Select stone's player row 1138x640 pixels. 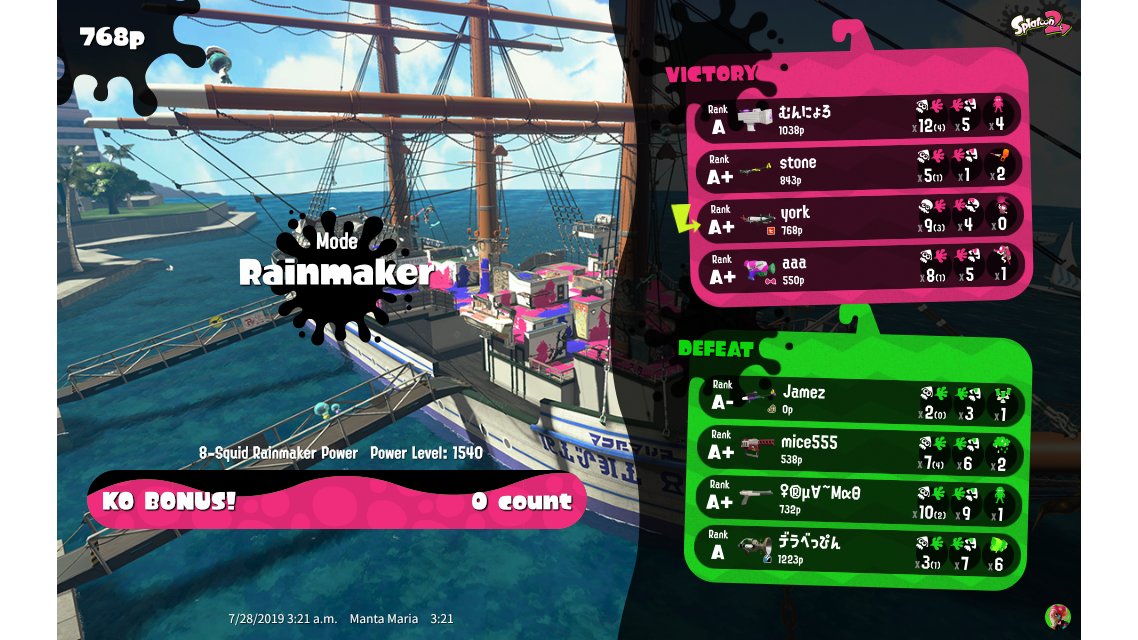[857, 167]
